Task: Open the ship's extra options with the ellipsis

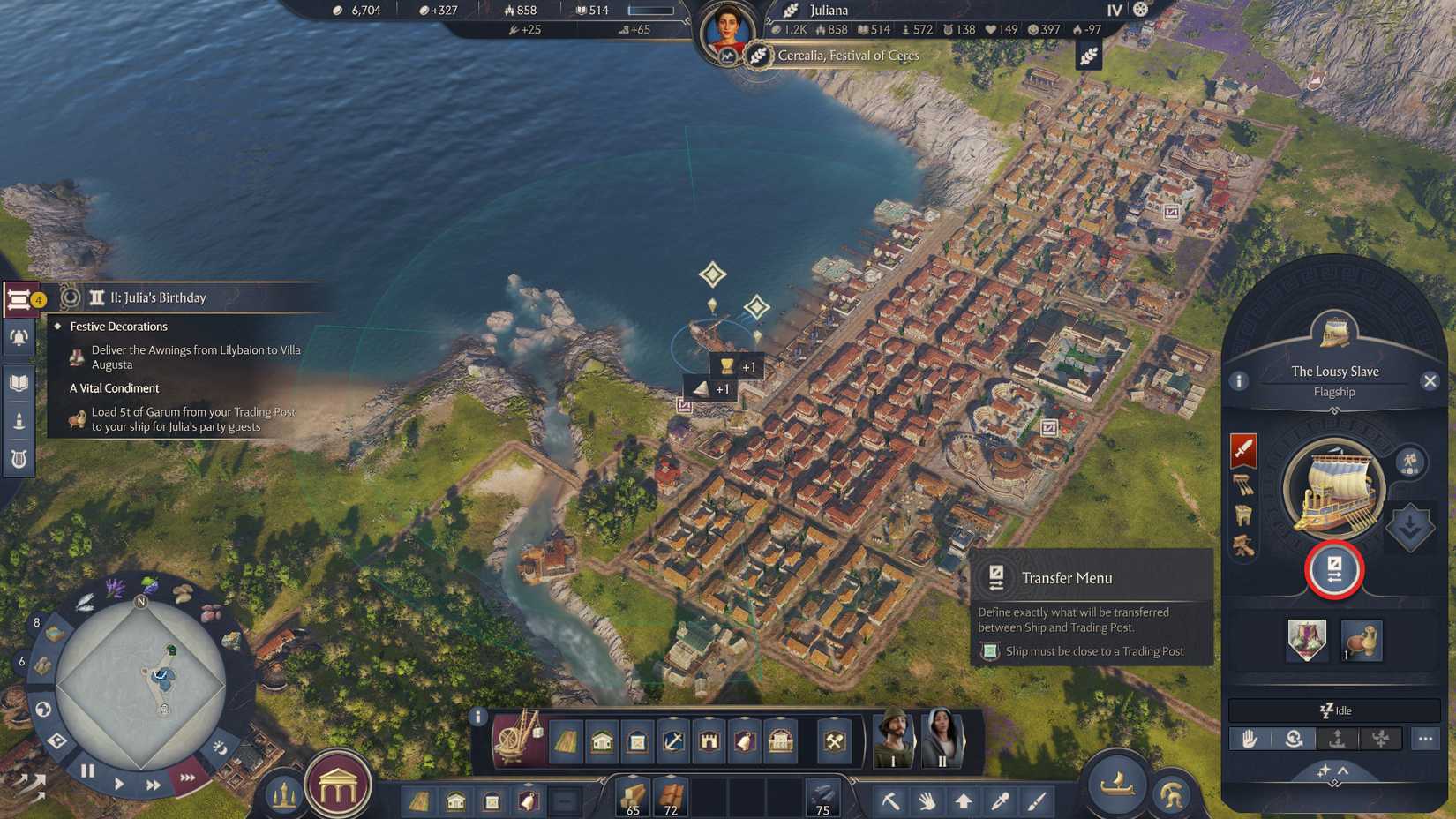Action: click(x=1424, y=738)
